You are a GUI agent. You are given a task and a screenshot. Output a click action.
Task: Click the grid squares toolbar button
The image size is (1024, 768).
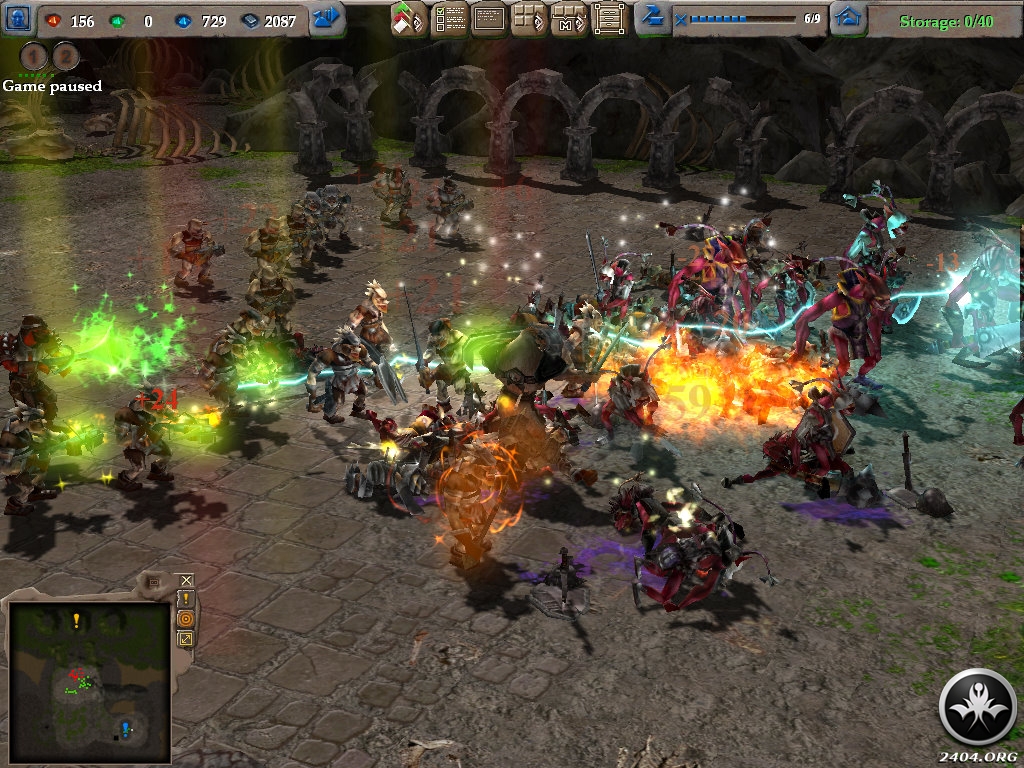coord(529,19)
